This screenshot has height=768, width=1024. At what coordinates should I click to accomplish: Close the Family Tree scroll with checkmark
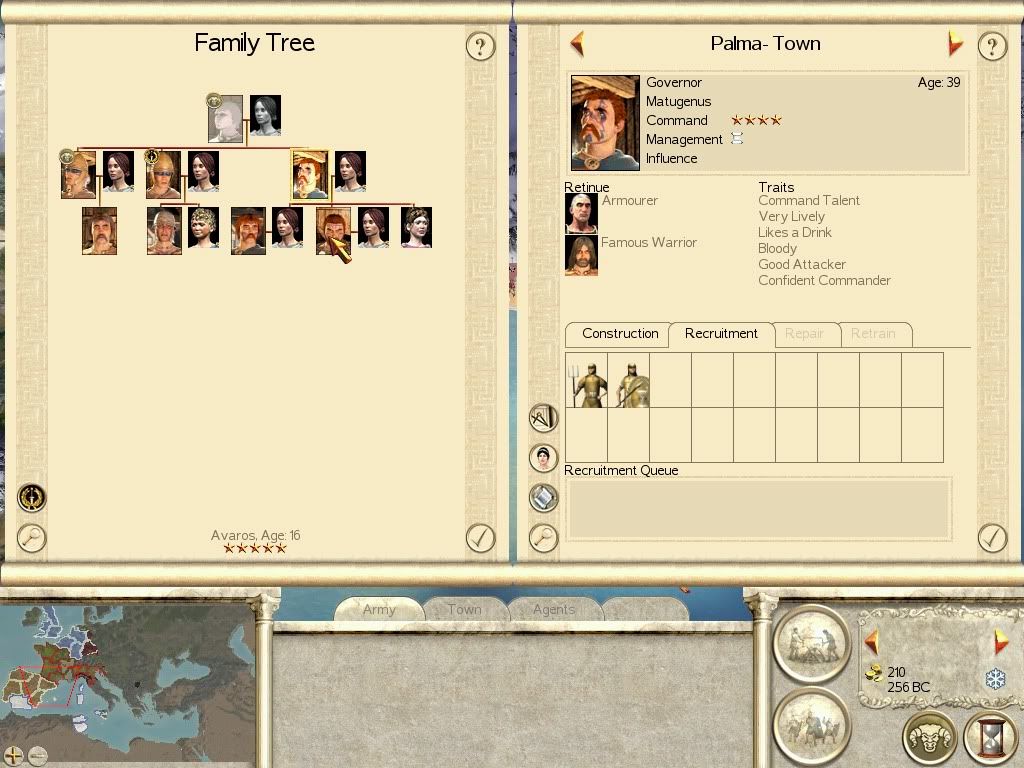(480, 538)
